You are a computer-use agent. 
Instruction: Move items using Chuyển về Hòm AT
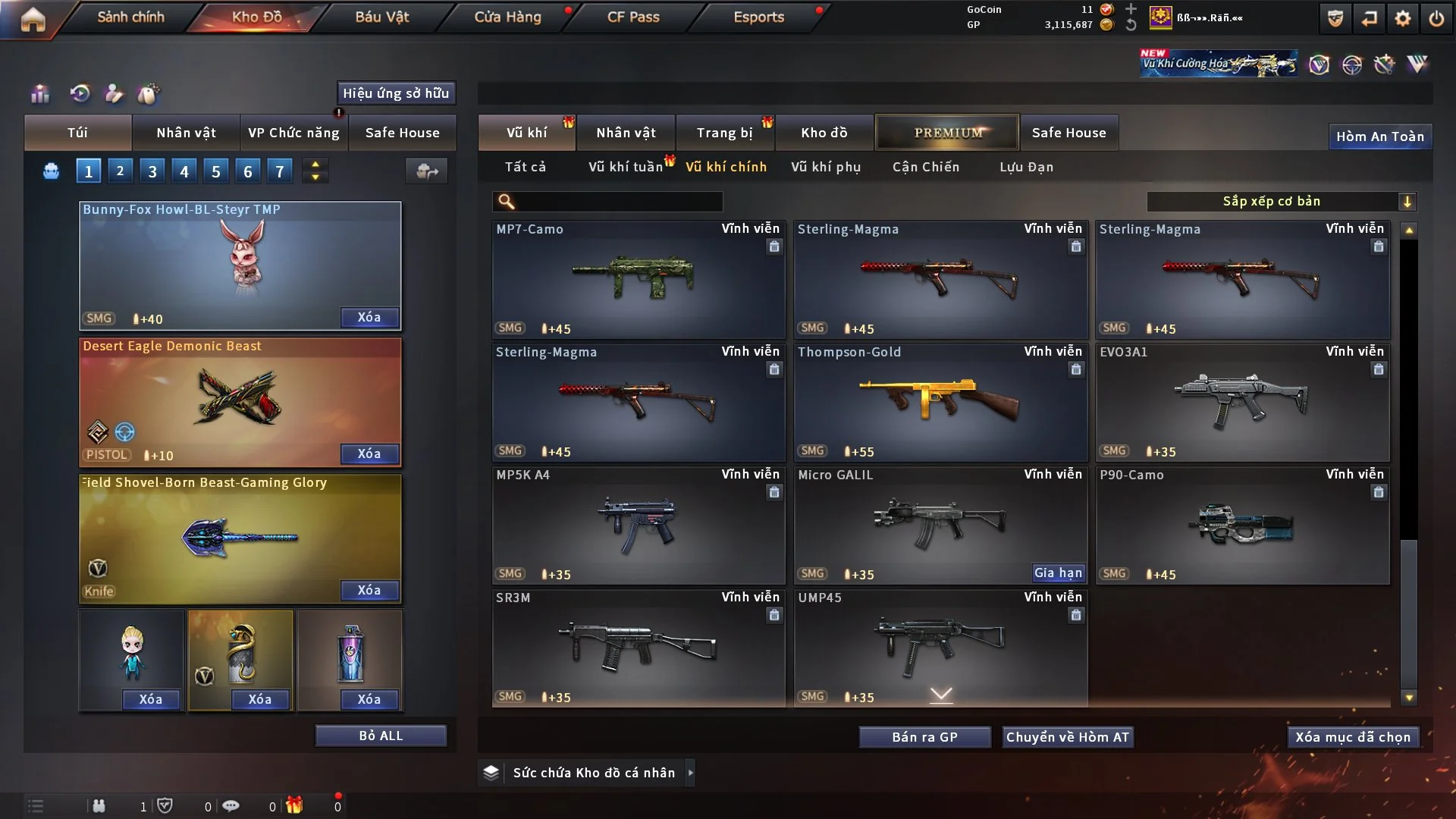point(1068,737)
